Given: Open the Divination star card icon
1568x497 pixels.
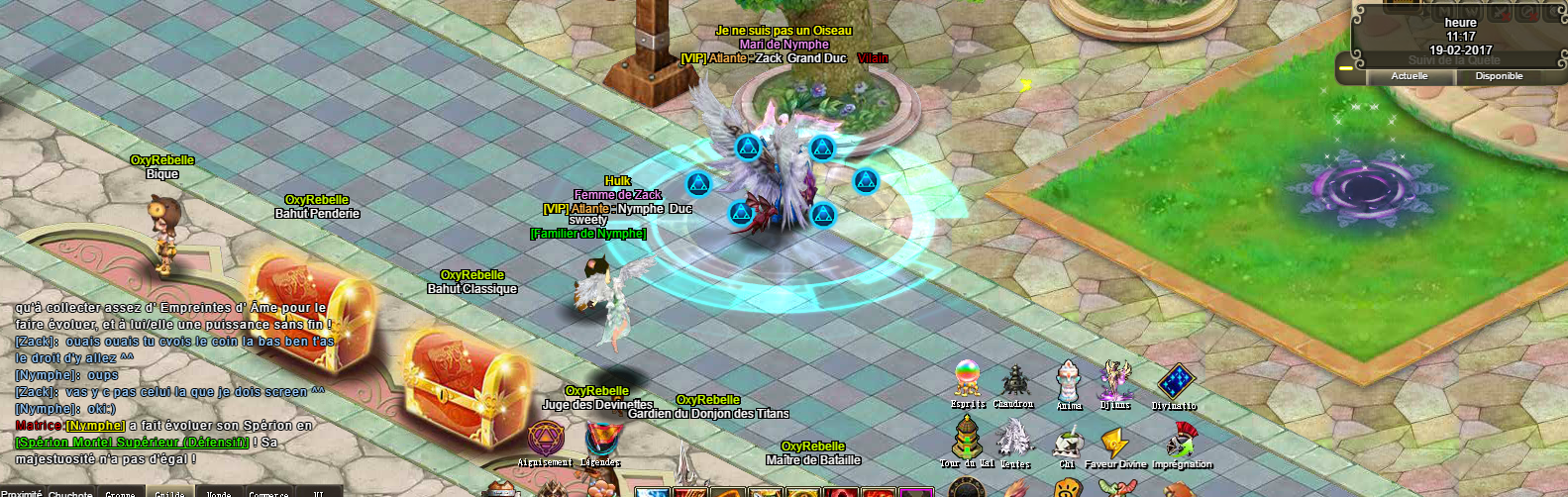Looking at the screenshot, I should point(1175,382).
